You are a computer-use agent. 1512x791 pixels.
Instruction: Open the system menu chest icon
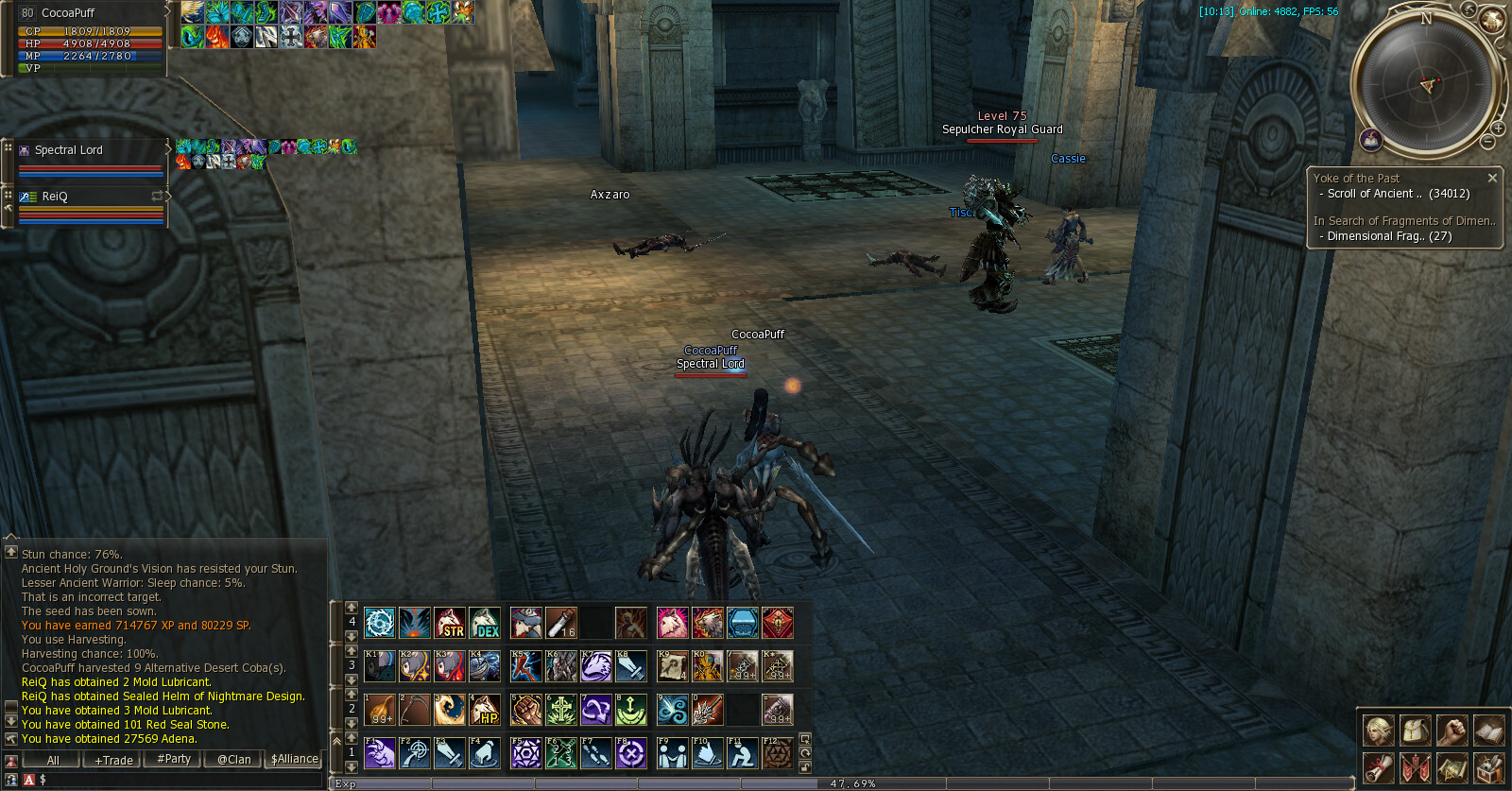click(1488, 767)
